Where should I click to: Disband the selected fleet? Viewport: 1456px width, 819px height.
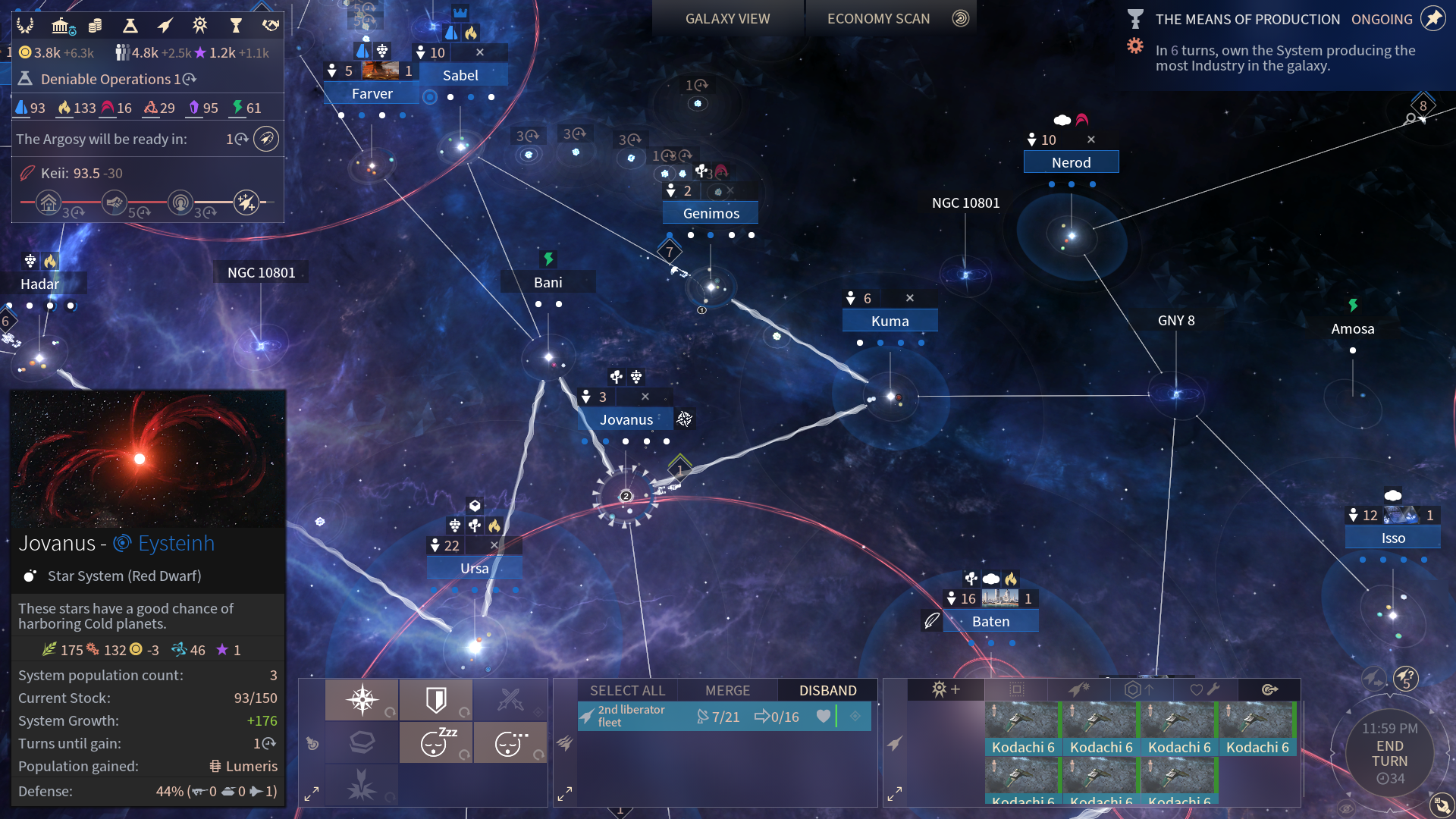827,690
